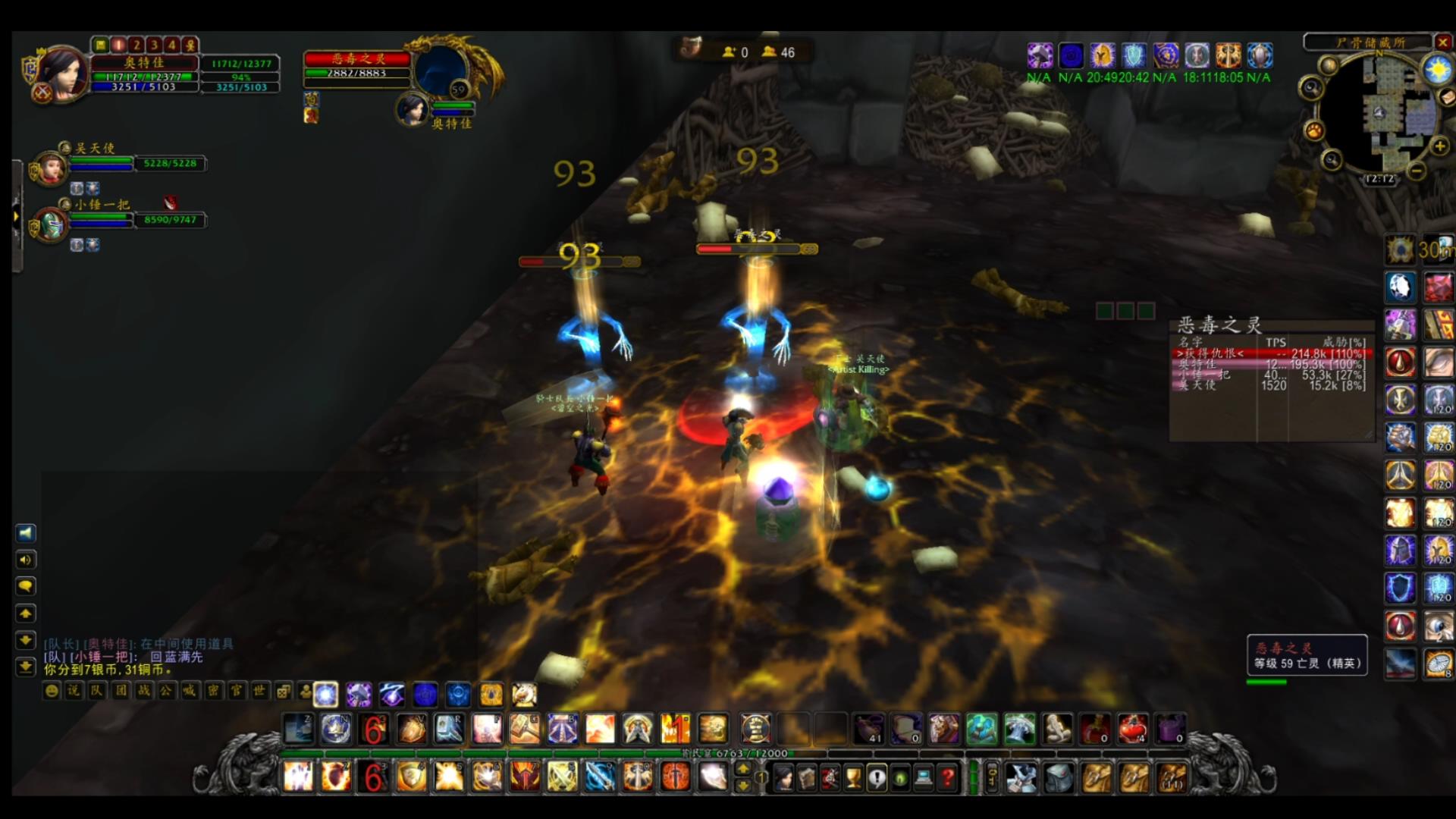Open the red question mark help button

pos(947,777)
